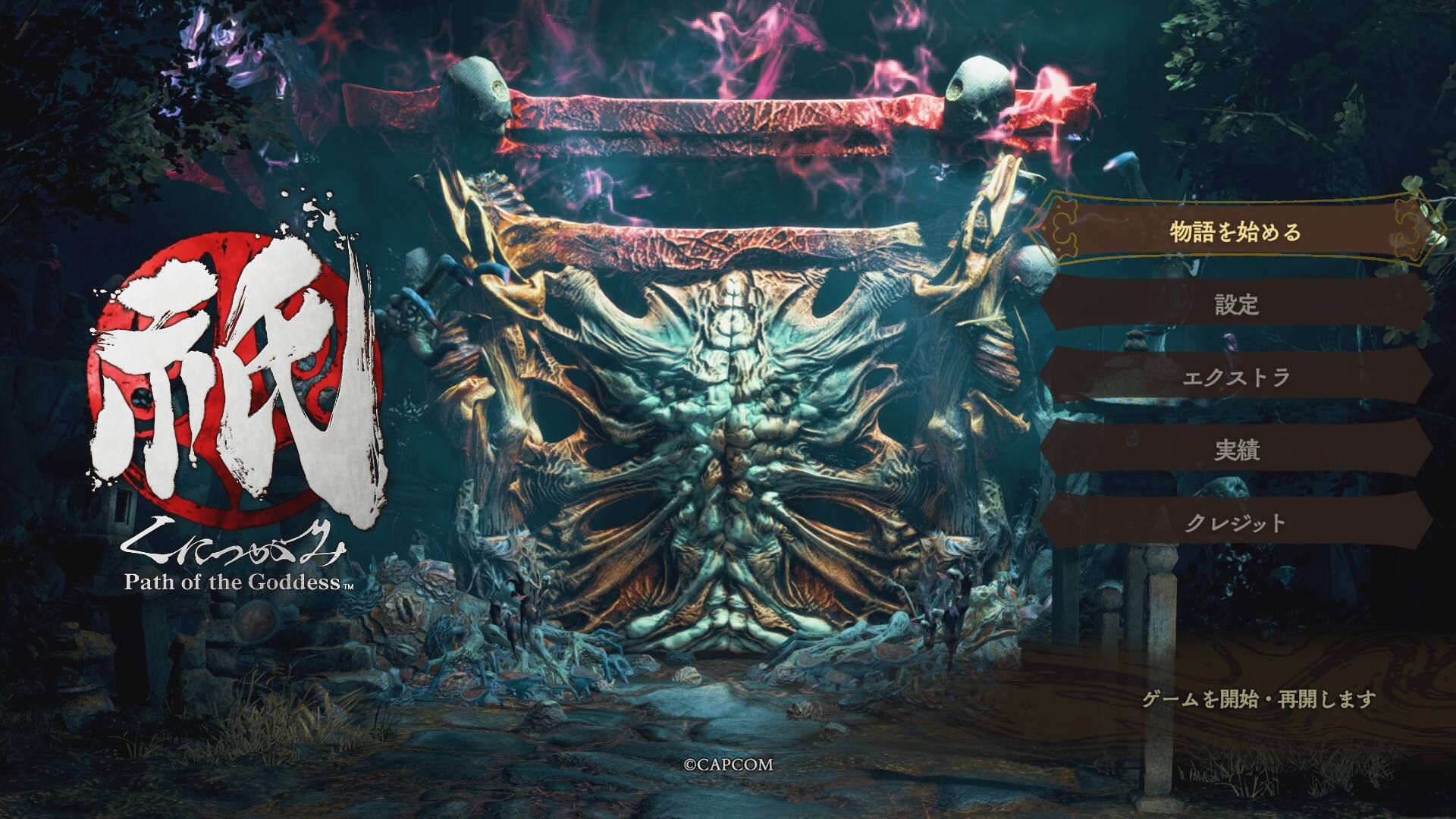
Task: Open the 設定 settings menu
Action: pyautogui.click(x=1235, y=305)
